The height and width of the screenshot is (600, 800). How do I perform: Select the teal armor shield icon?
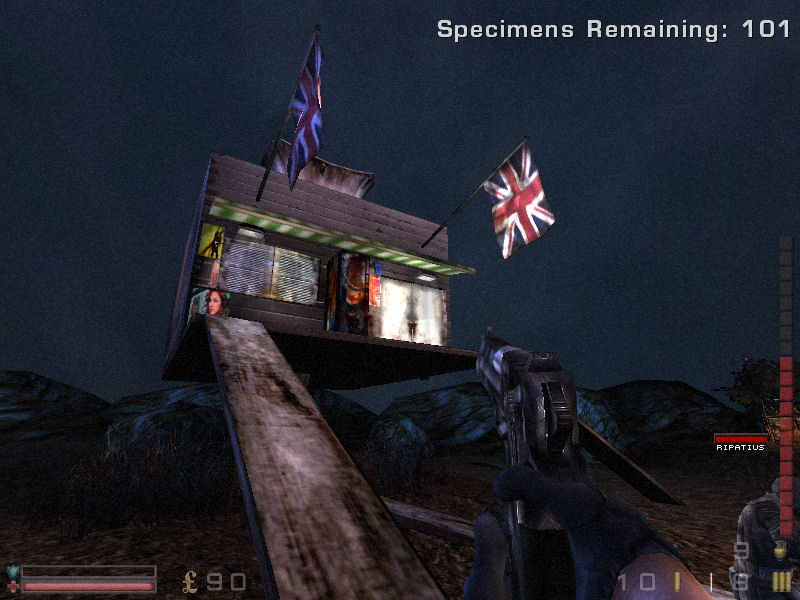tap(13, 572)
